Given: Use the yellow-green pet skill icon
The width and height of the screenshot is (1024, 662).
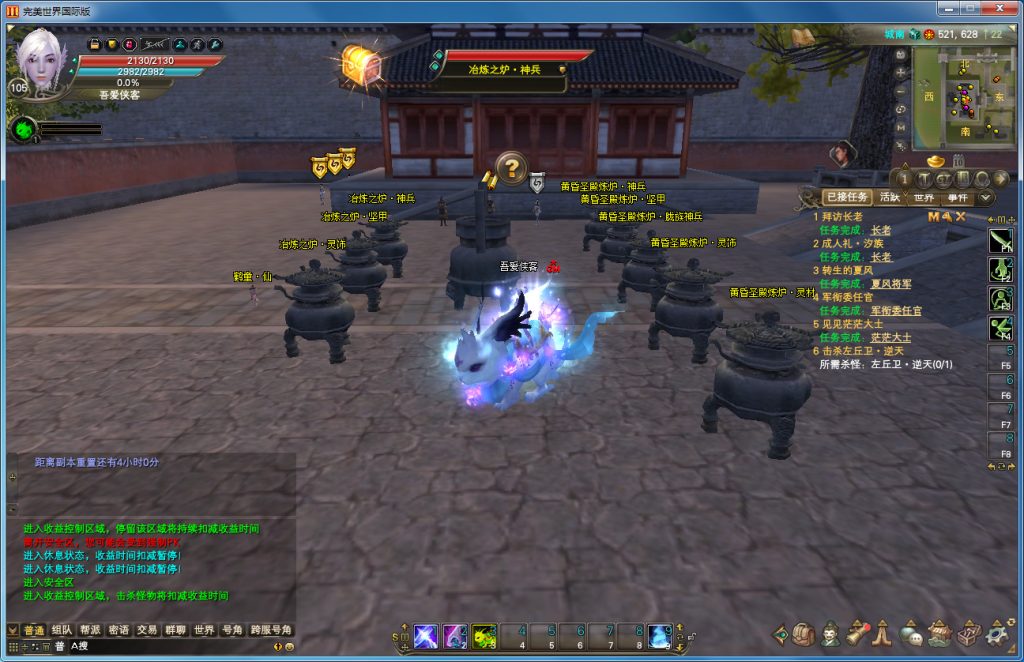Looking at the screenshot, I should [484, 635].
